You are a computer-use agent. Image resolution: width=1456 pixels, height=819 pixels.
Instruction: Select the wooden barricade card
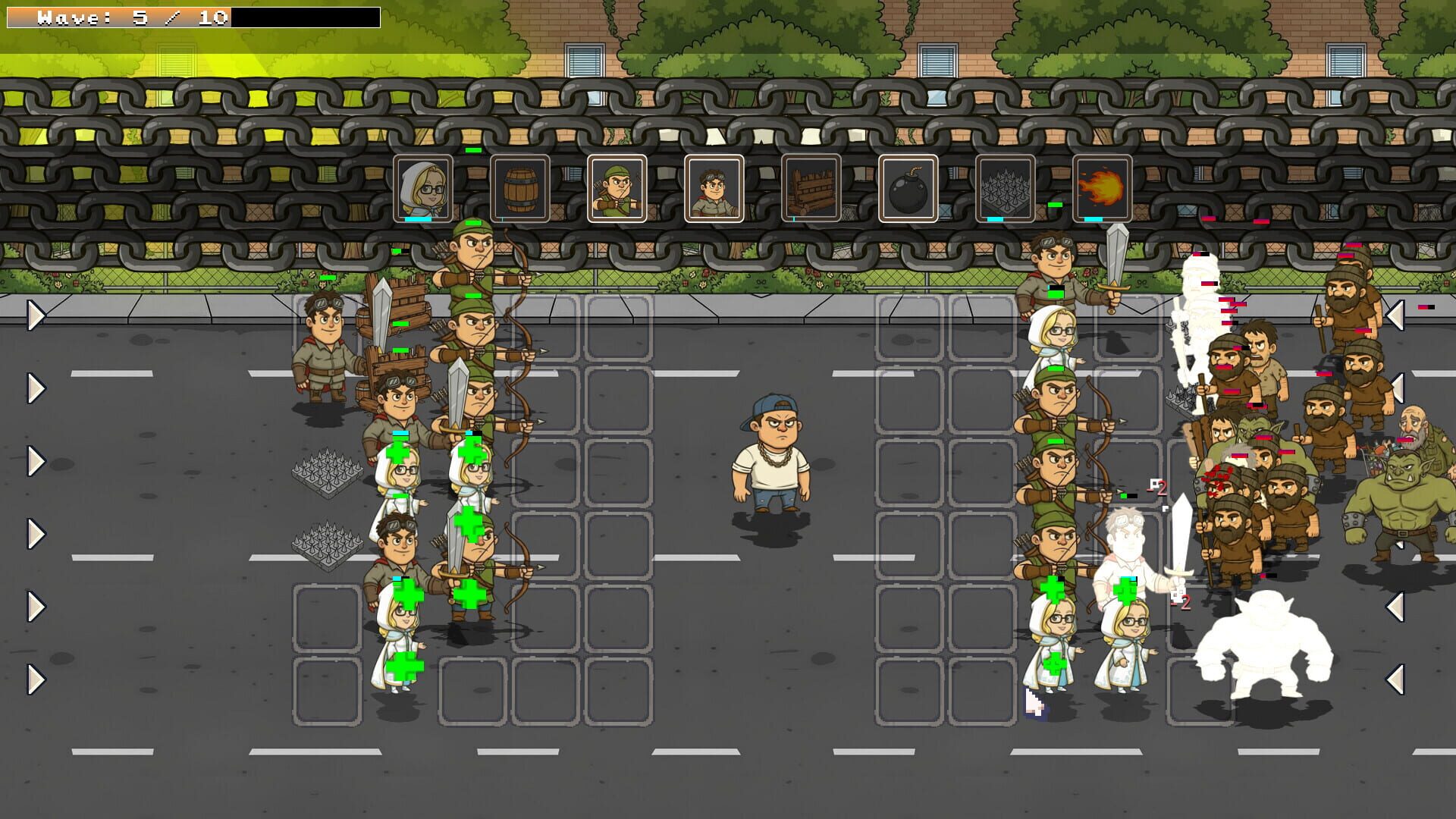811,188
